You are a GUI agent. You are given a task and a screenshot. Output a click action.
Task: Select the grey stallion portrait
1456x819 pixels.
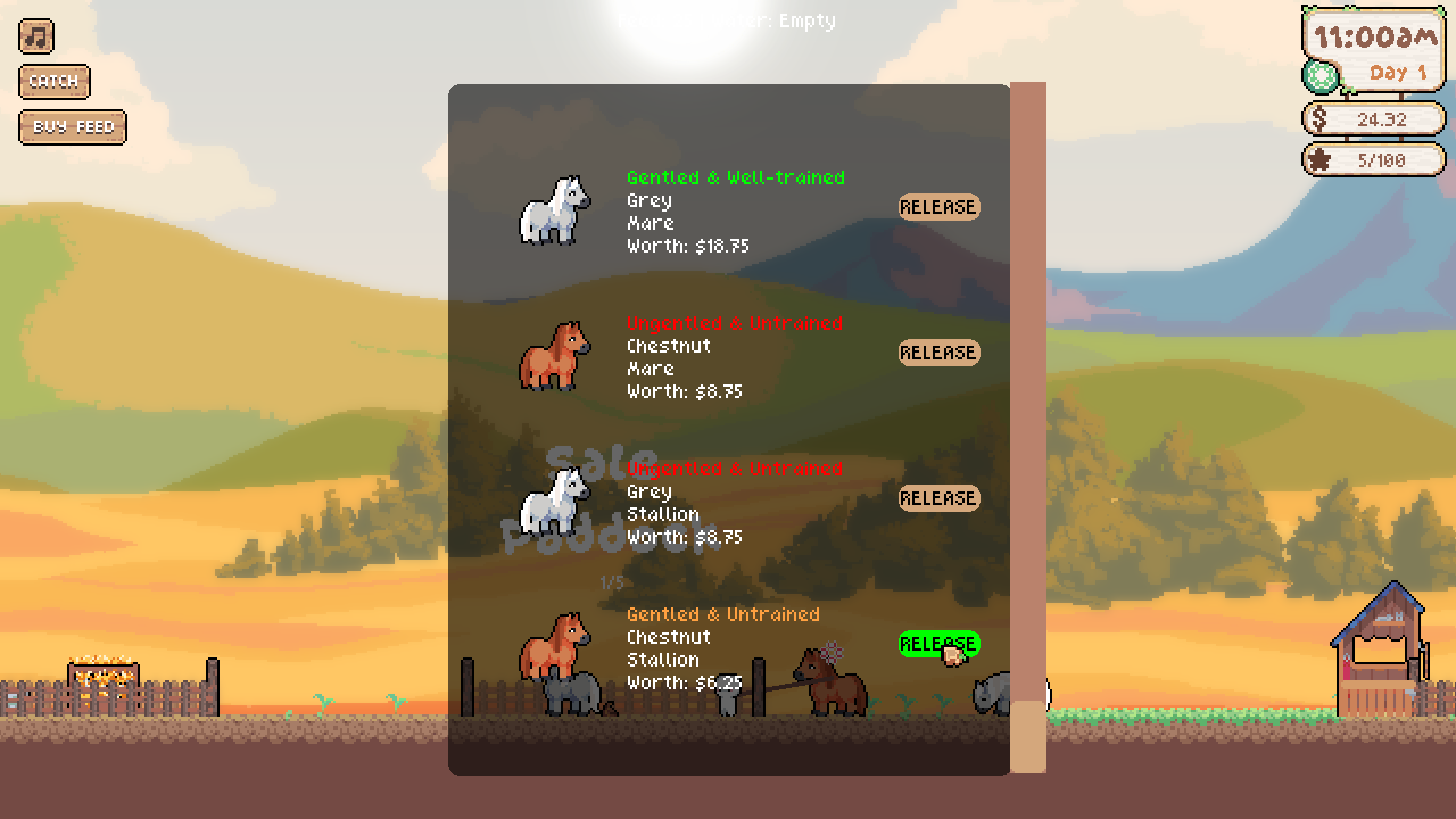[x=555, y=502]
